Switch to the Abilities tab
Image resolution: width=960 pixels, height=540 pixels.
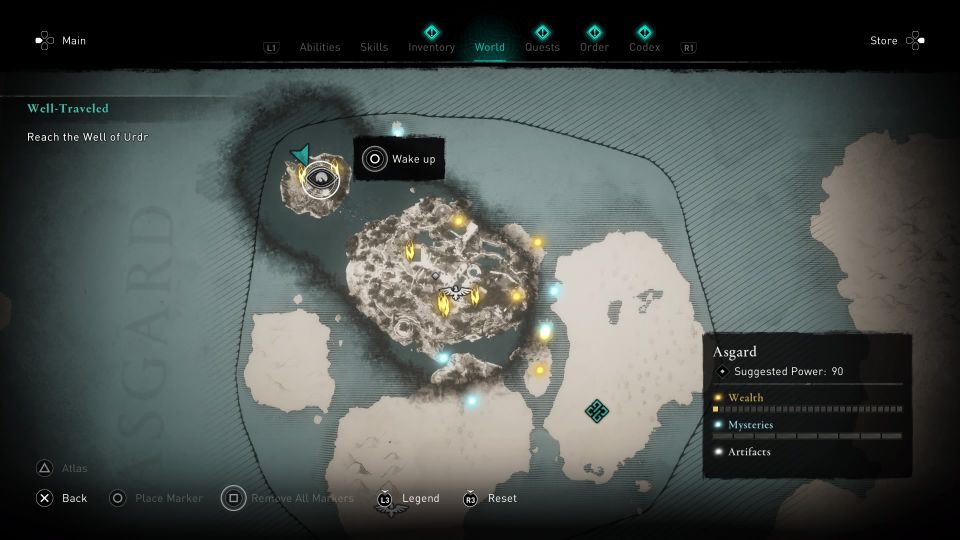pos(320,47)
